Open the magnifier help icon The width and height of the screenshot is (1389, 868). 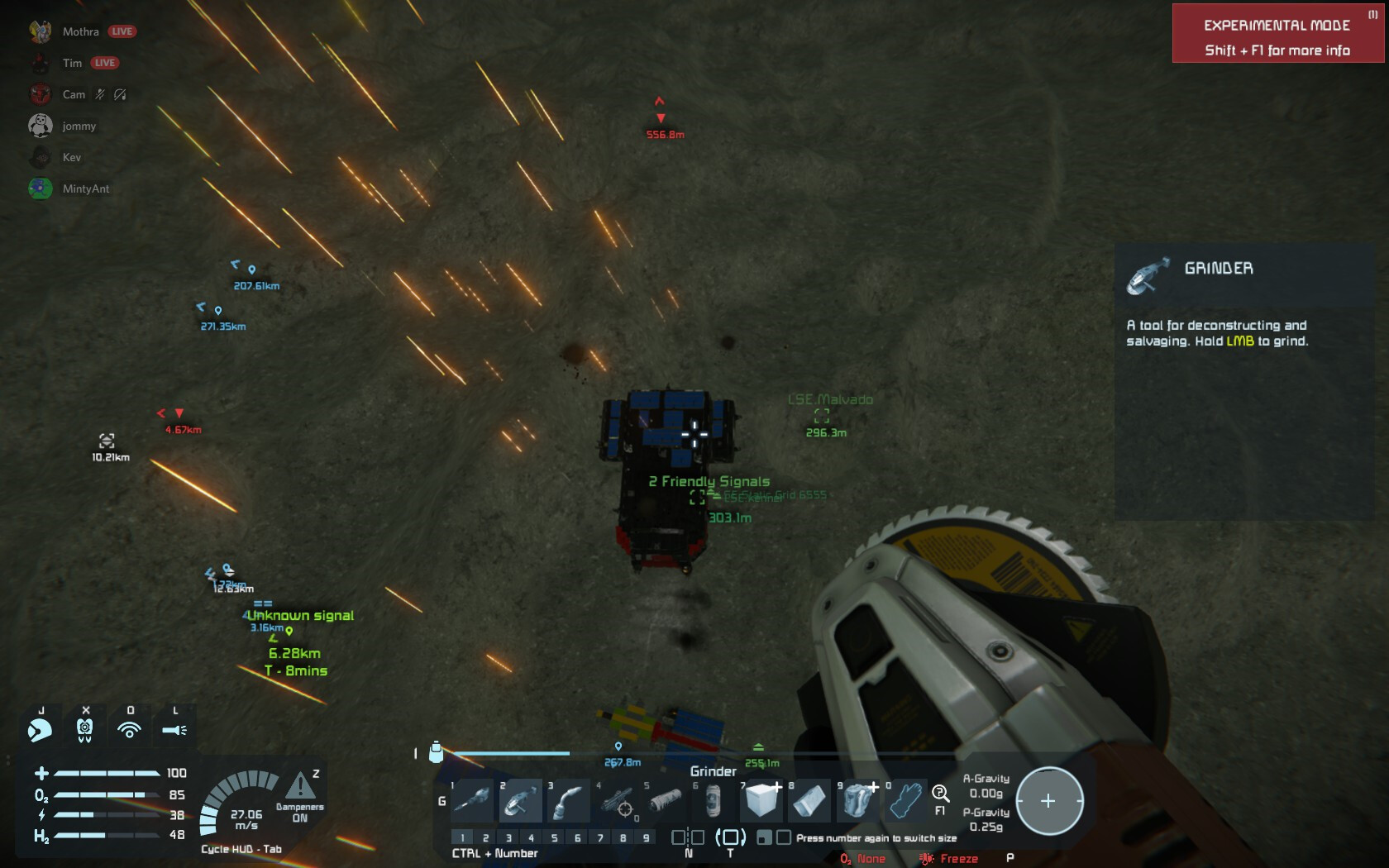[940, 794]
